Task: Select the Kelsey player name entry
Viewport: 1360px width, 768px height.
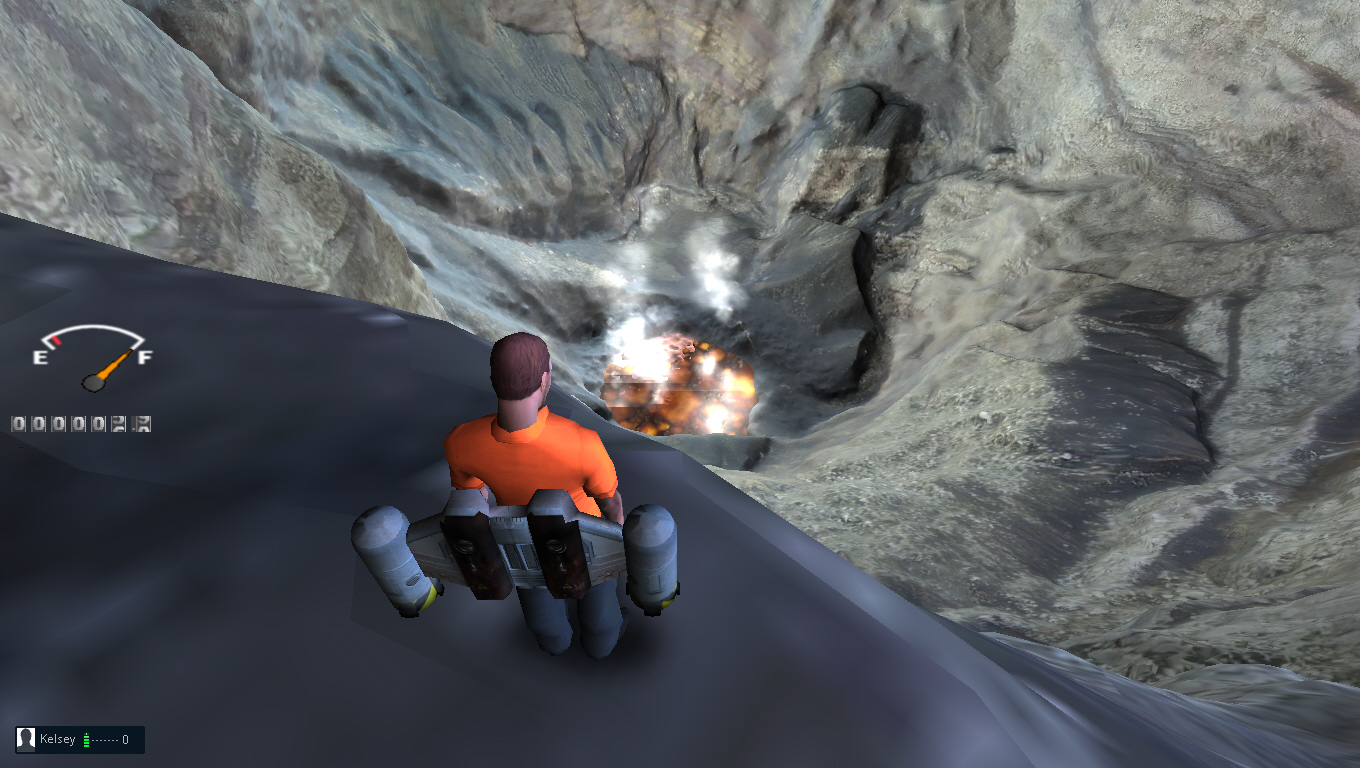Action: [x=58, y=740]
